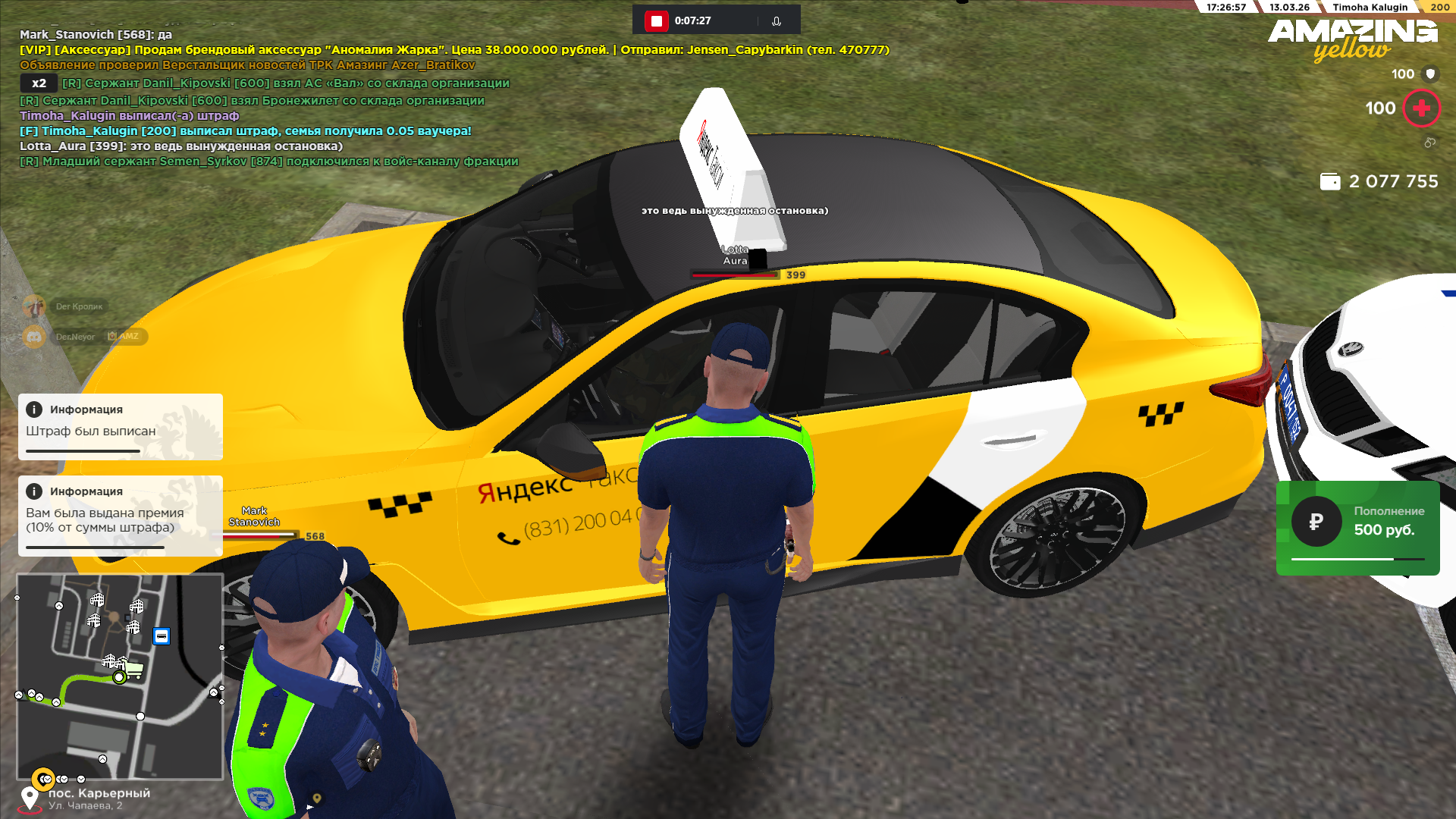Screen dimensions: 1456x819
Task: Click the wallet icon next to balance
Action: (x=1330, y=182)
